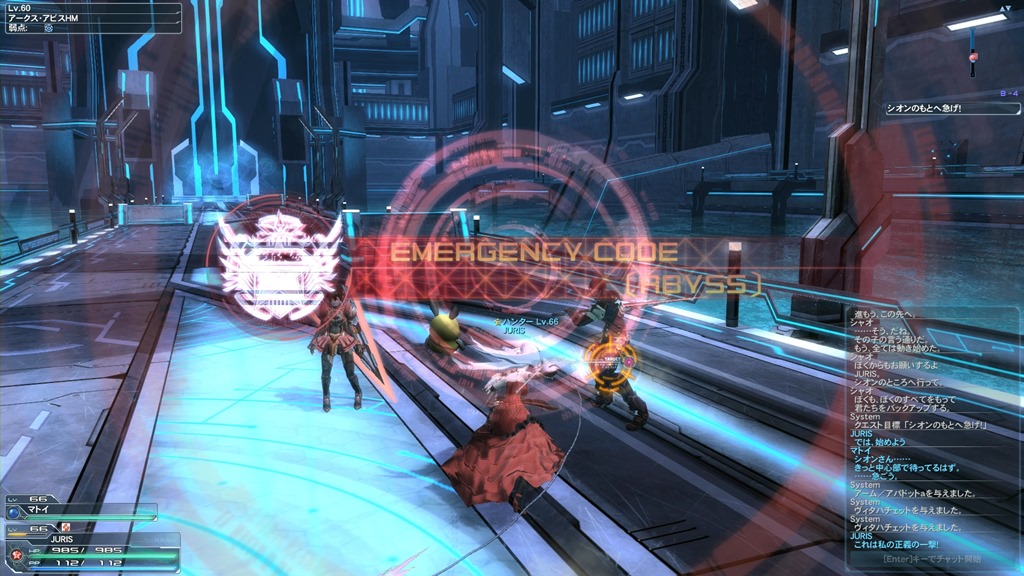
Task: Click the red hunter class icon
Action: point(15,552)
